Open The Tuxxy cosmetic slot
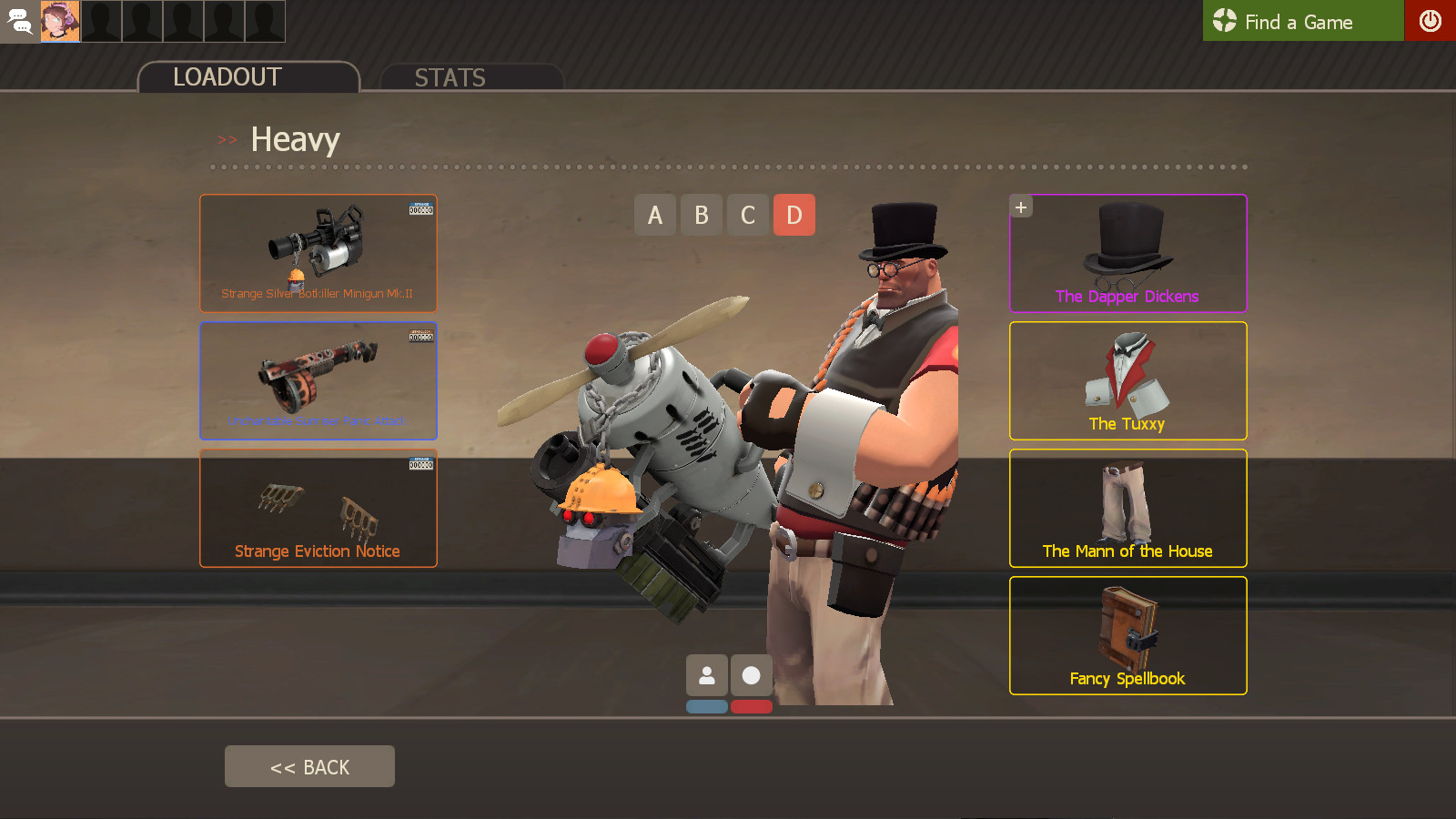This screenshot has height=819, width=1456. [1127, 380]
